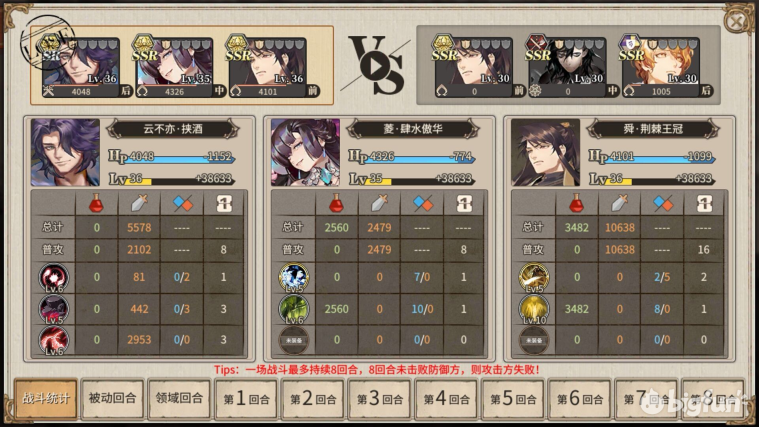This screenshot has height=427, width=759.
Task: View the 第1回合 round tab
Action: point(244,399)
